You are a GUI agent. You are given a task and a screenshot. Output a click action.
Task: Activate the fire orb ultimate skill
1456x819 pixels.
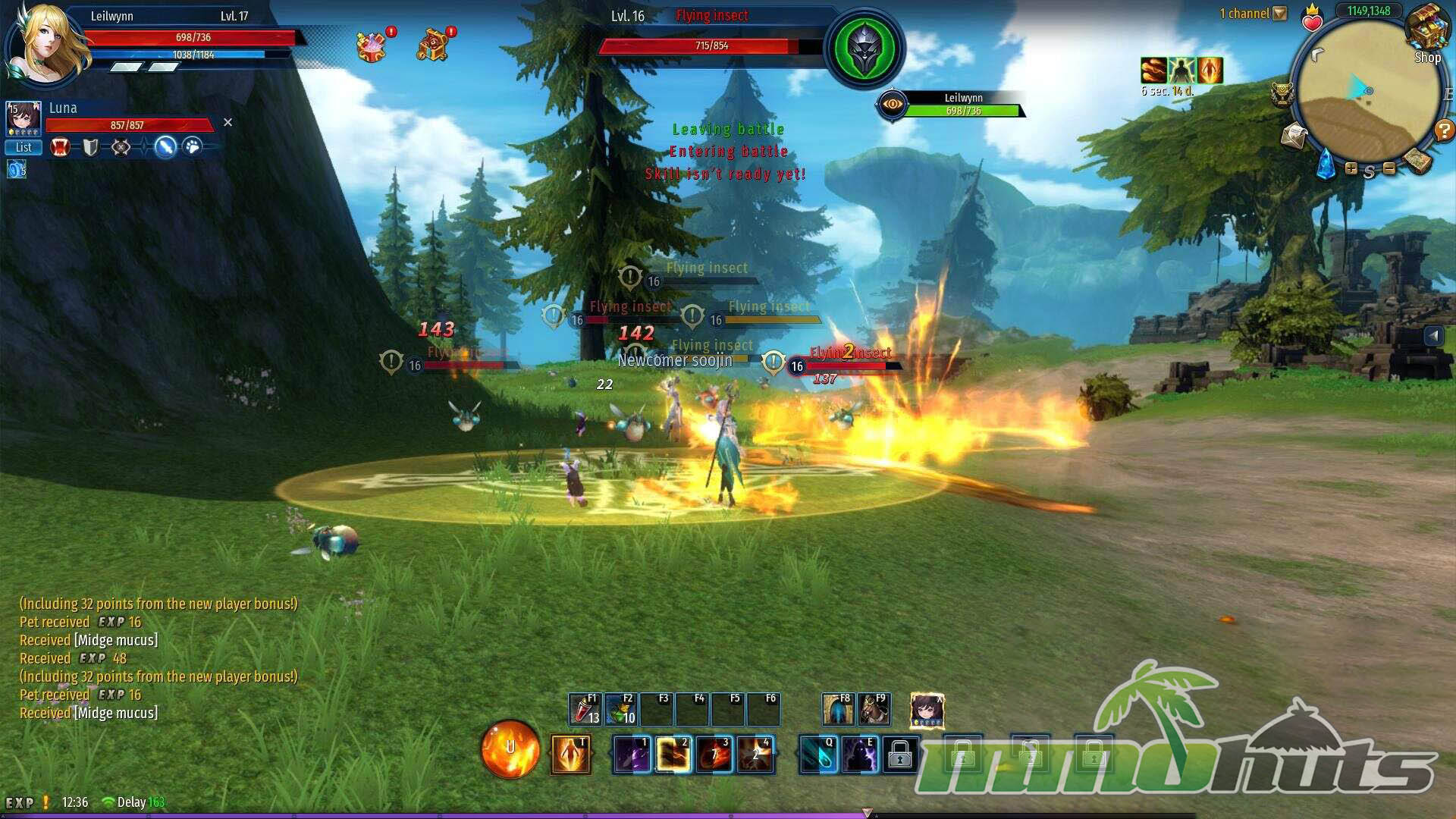pyautogui.click(x=510, y=749)
